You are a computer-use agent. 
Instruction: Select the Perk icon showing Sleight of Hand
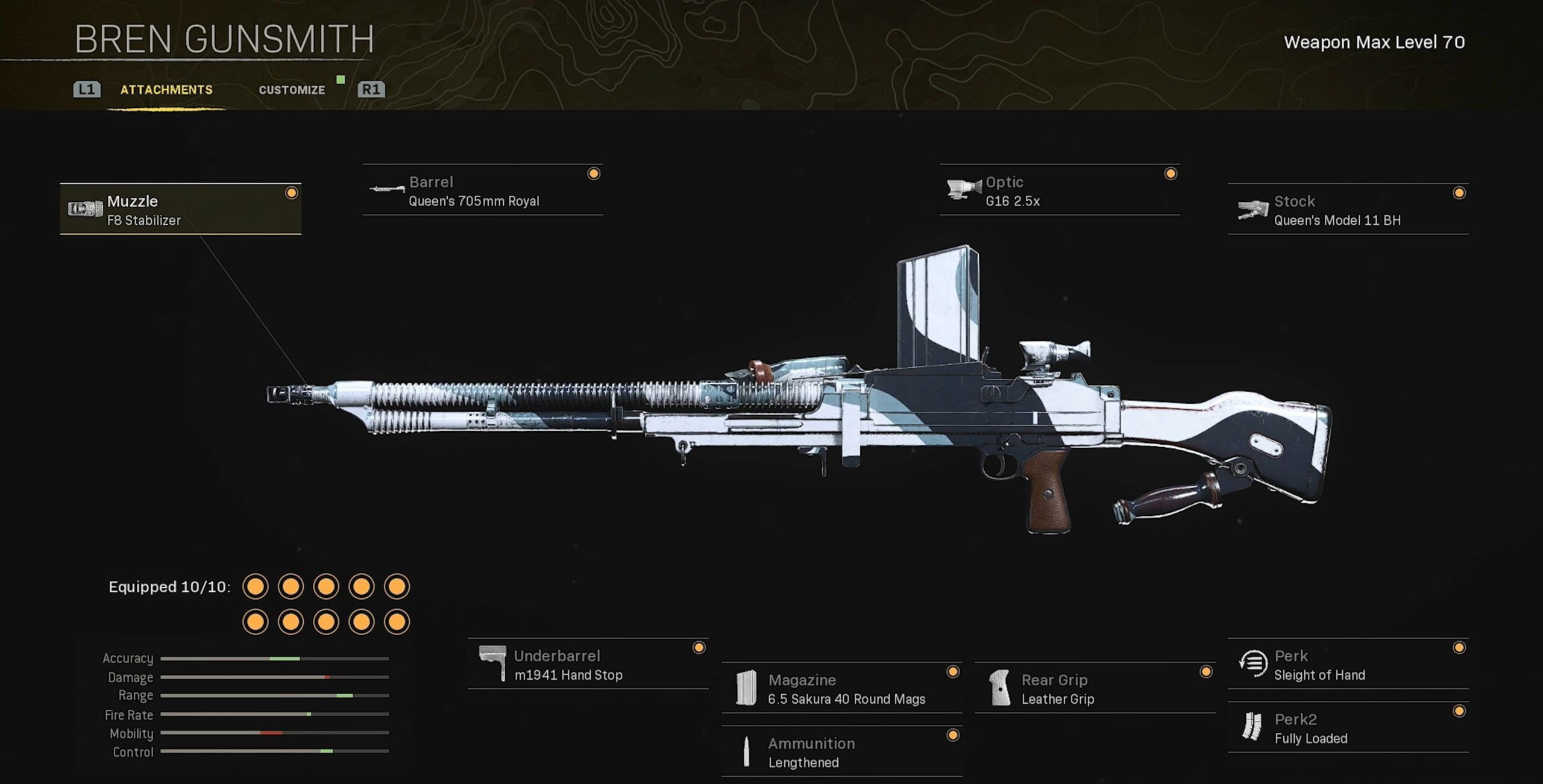tap(1255, 663)
